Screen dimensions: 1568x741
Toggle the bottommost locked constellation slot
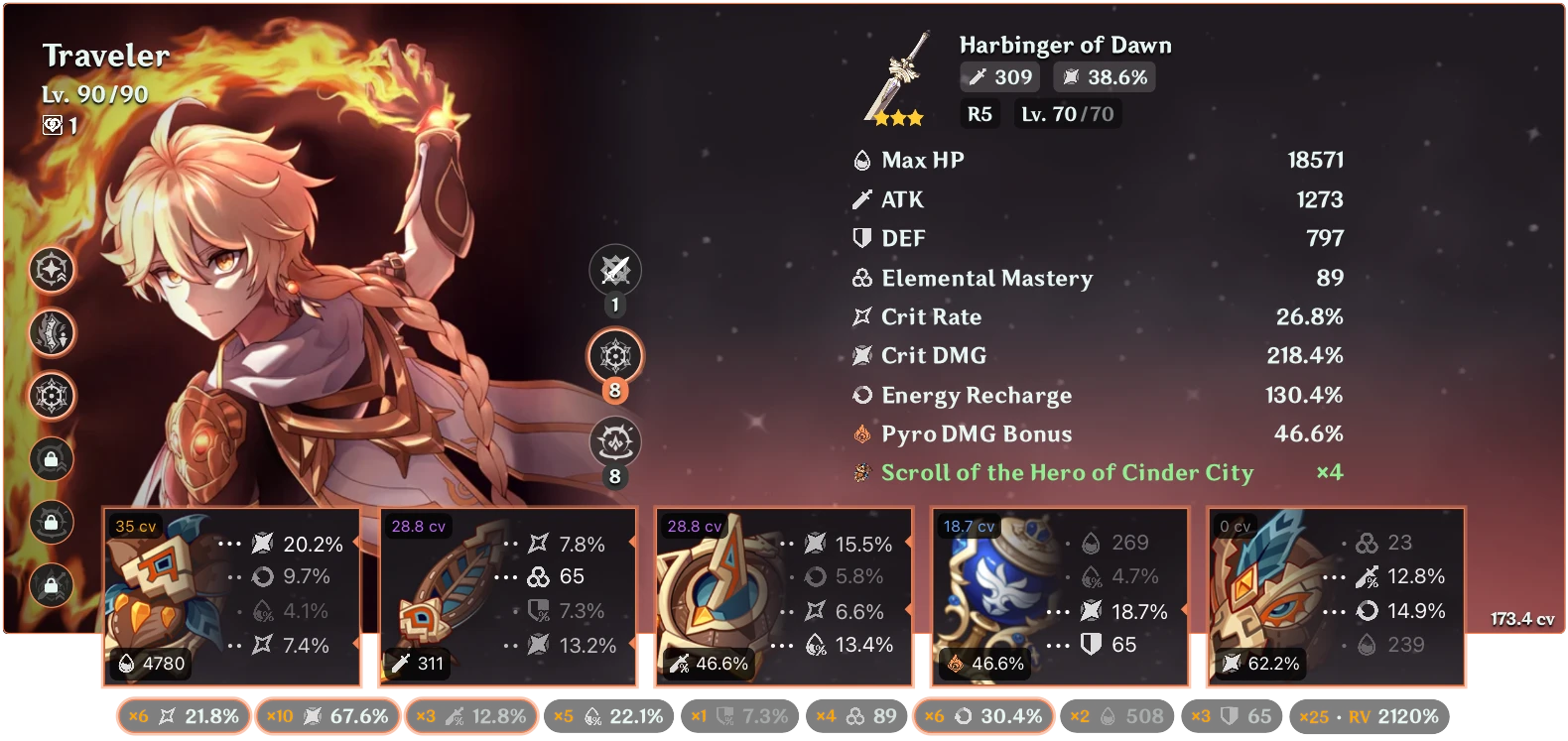52,582
